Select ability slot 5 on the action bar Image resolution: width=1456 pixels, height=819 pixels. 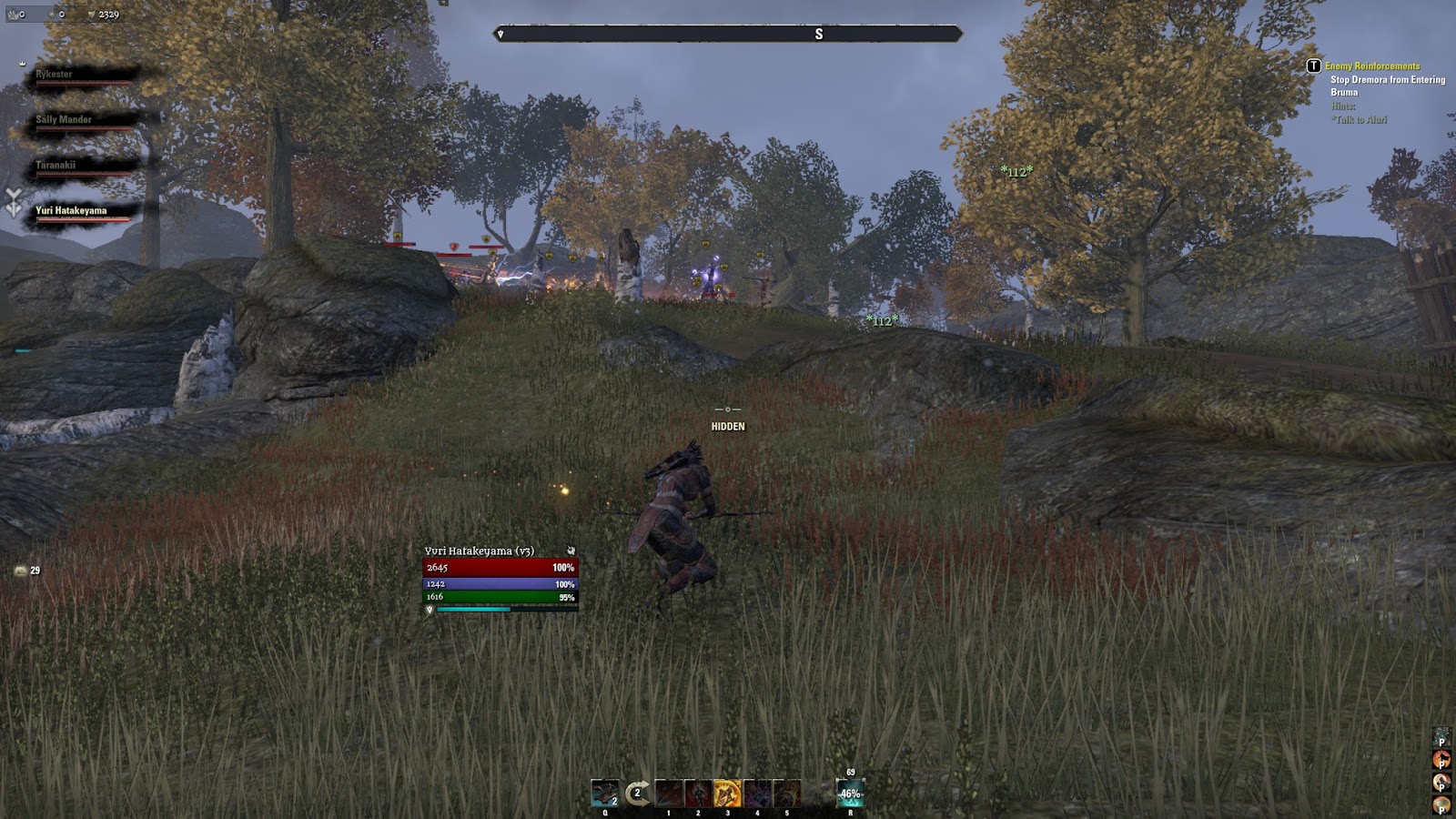785,792
